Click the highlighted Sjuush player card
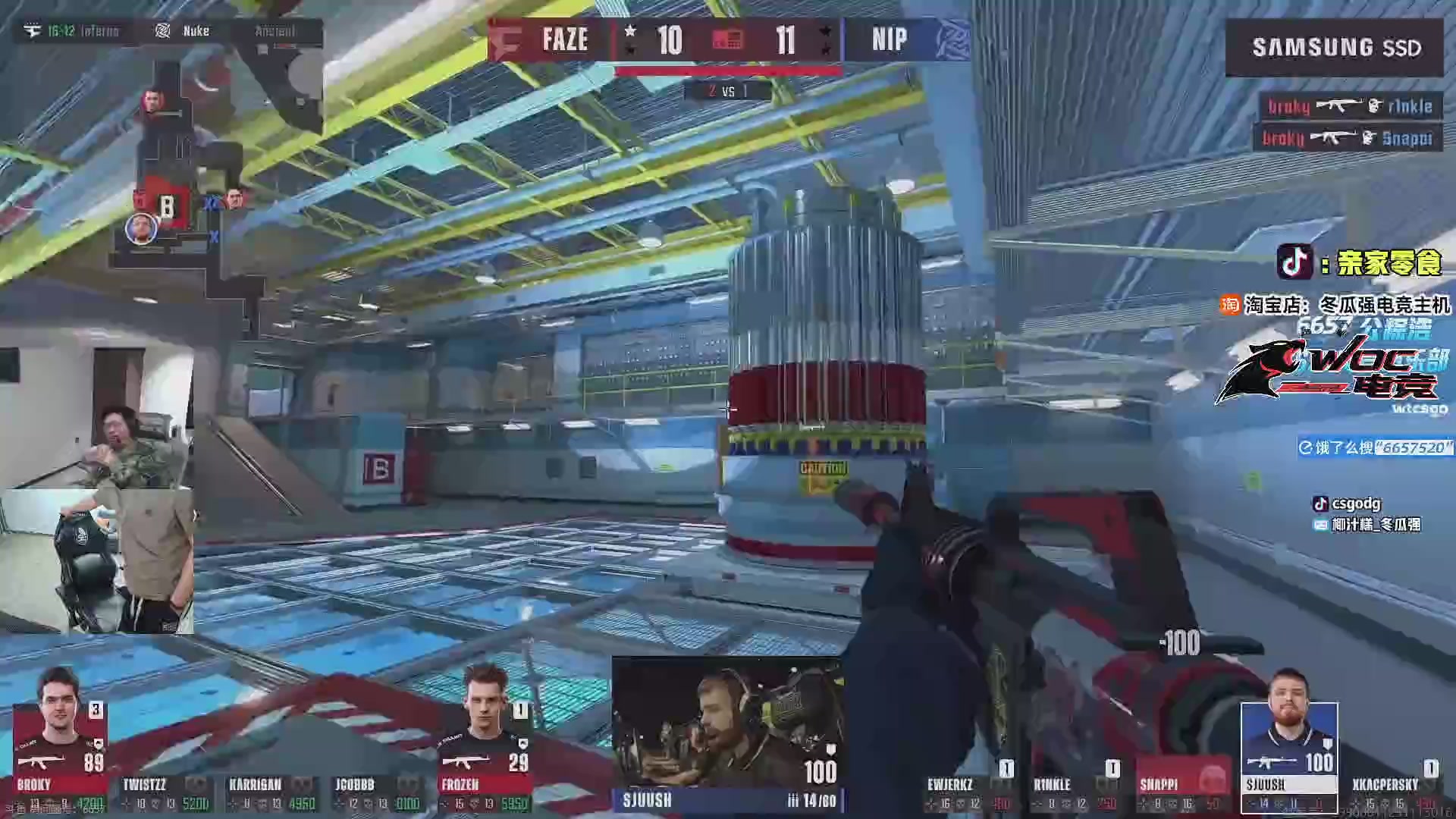Image resolution: width=1456 pixels, height=819 pixels. coord(1289,758)
